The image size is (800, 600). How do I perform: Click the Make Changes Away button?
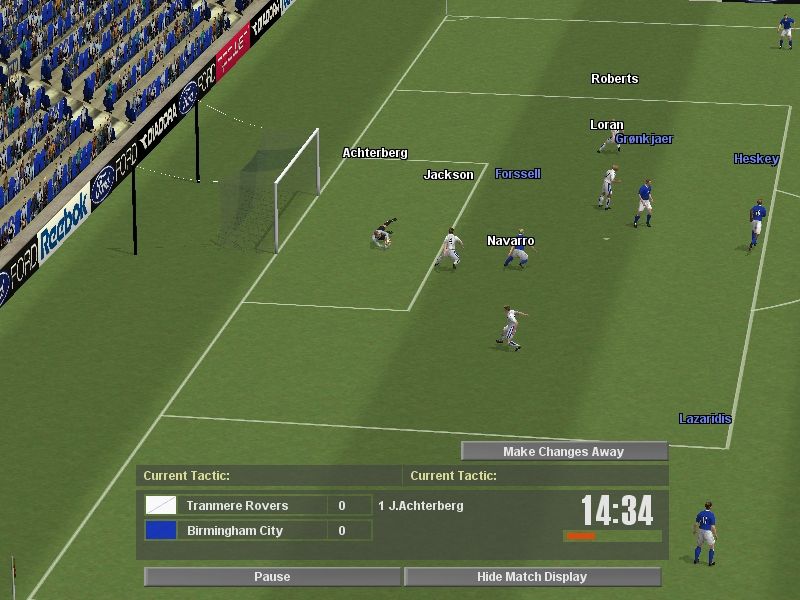click(563, 452)
